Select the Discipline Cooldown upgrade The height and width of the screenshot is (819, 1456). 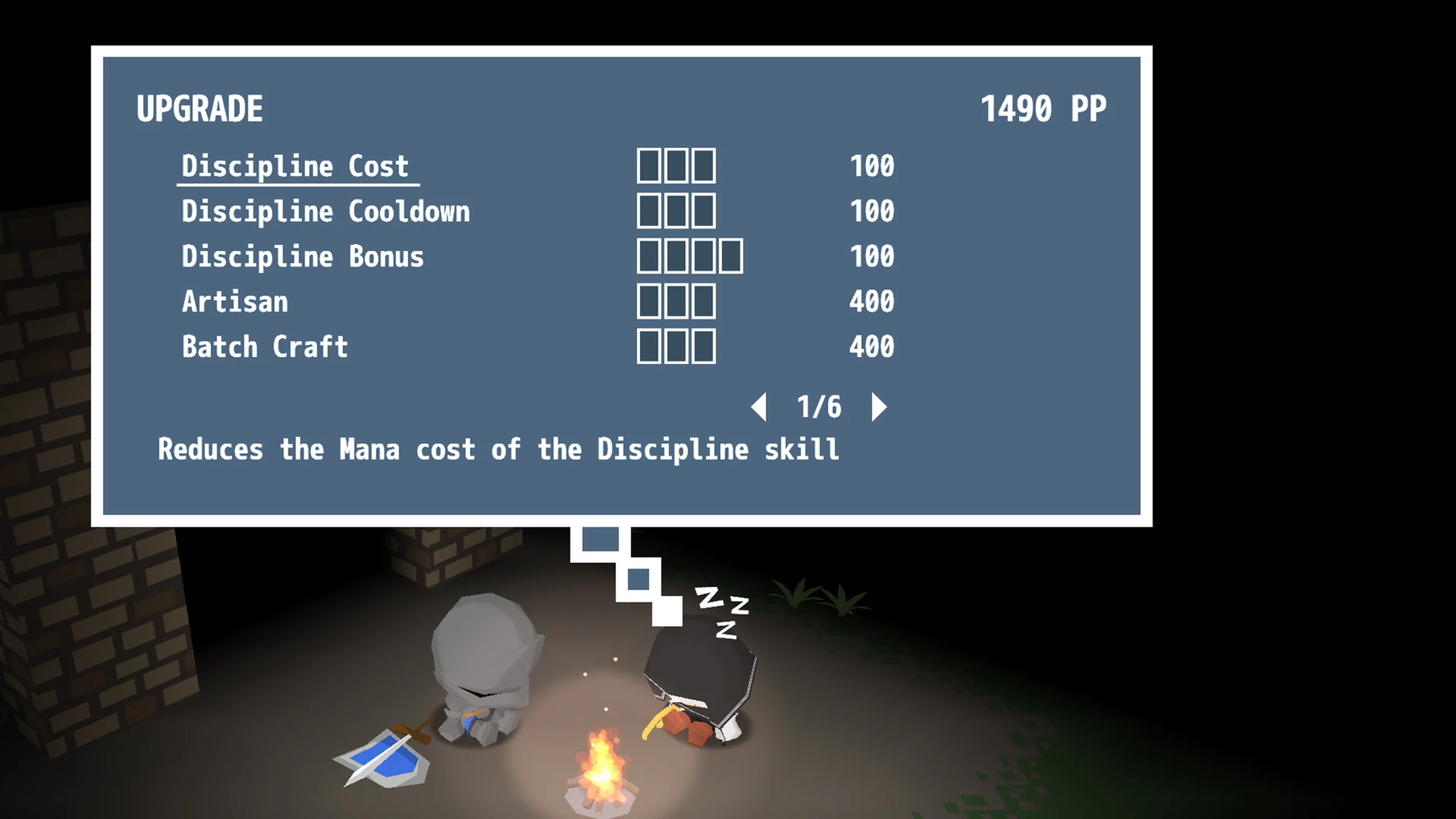click(x=326, y=211)
